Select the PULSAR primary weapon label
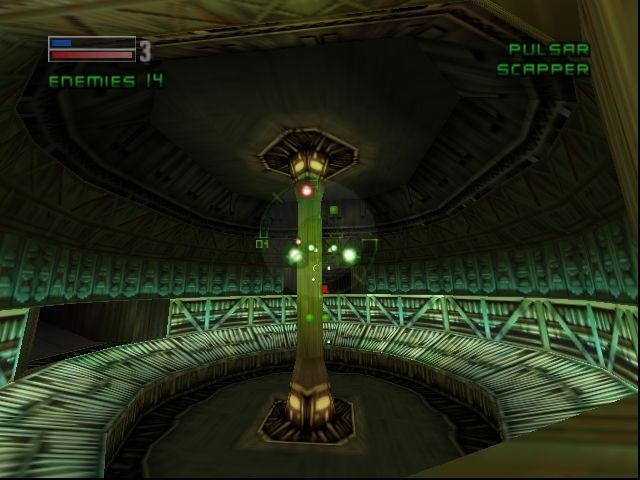Viewport: 640px width, 480px height. [549, 49]
